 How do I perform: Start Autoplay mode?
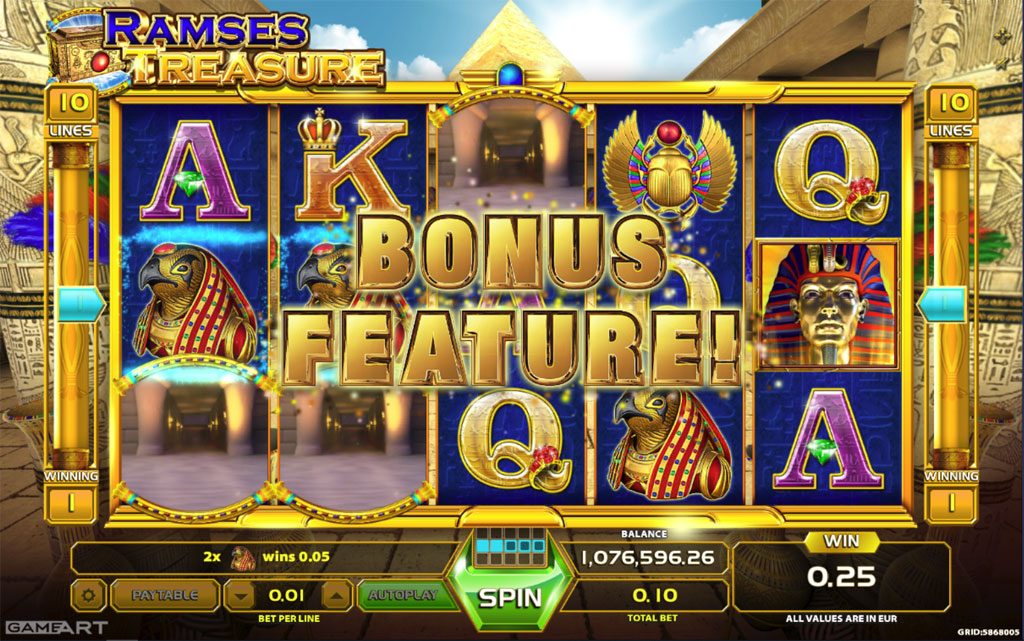tap(402, 595)
